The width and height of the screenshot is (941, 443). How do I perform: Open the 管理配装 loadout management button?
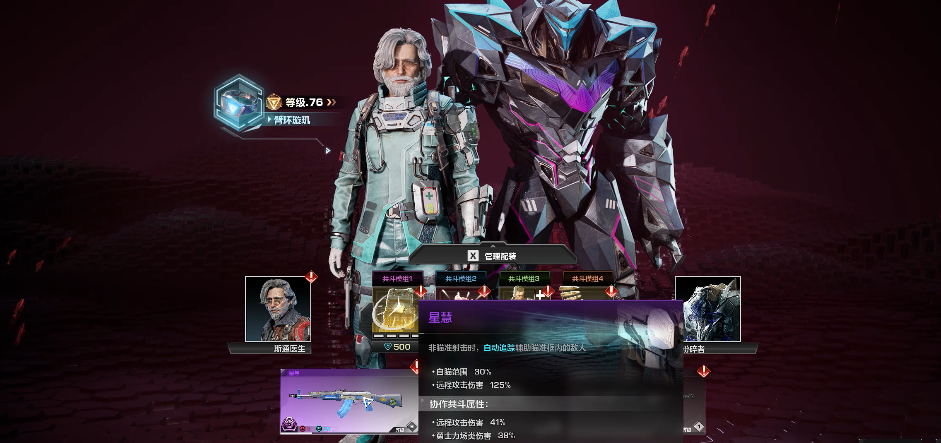pyautogui.click(x=491, y=256)
